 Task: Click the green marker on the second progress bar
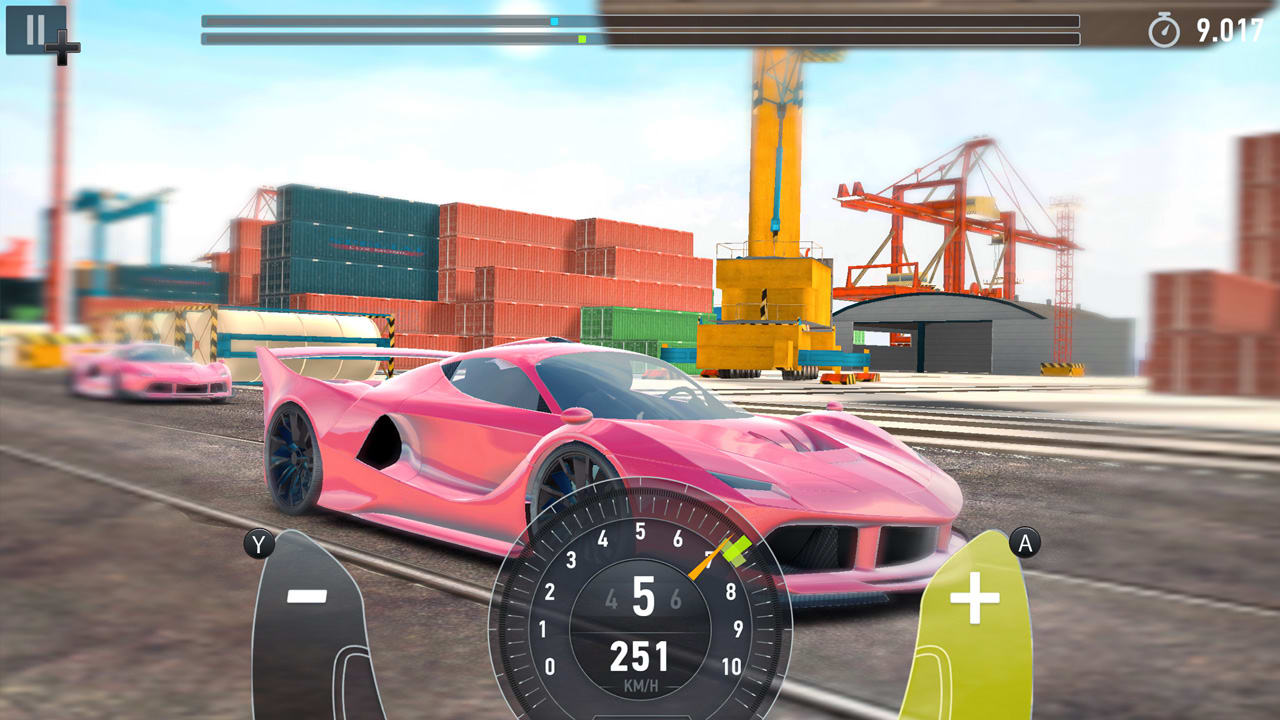[x=581, y=39]
